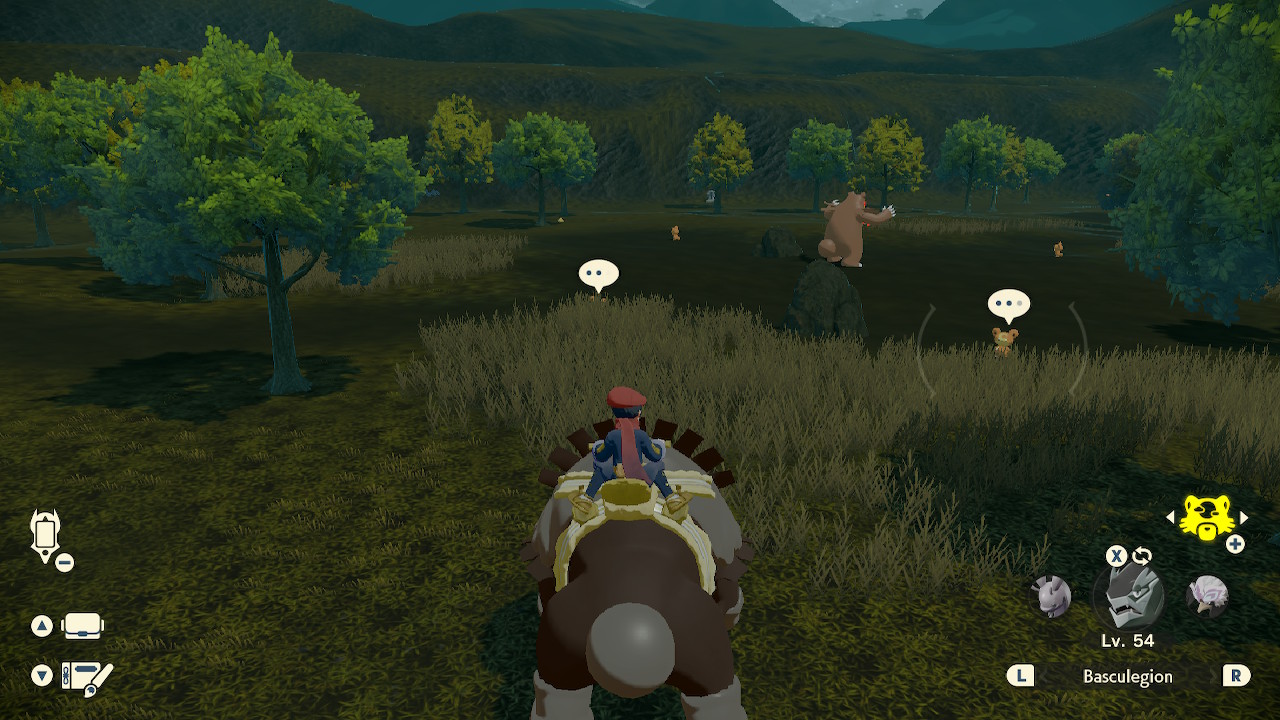Select the yellow Ursaluna ride icon
Screen dimensions: 1280x720
tap(1208, 518)
